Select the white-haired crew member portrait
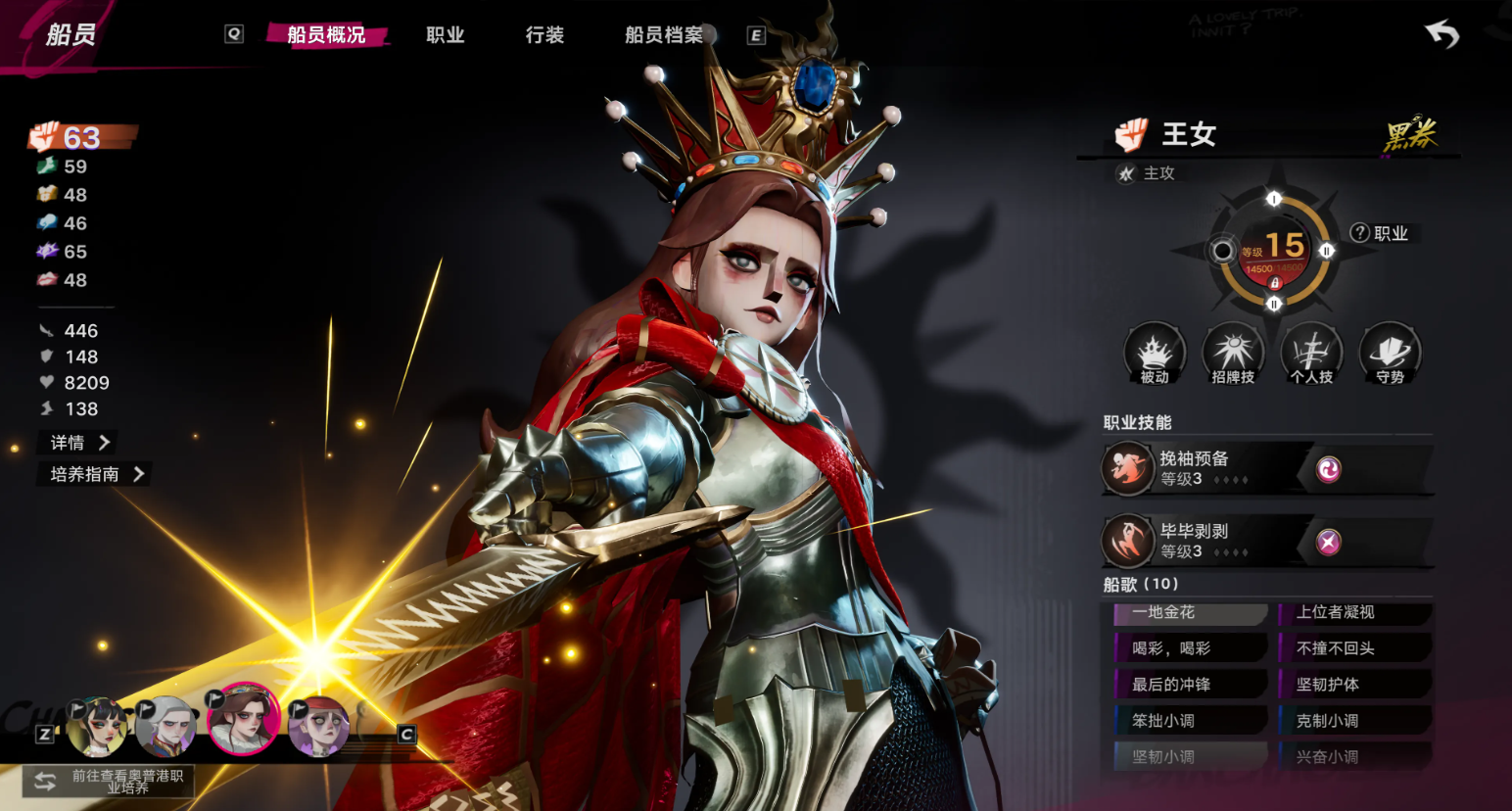The image size is (1512, 811). coord(165,727)
